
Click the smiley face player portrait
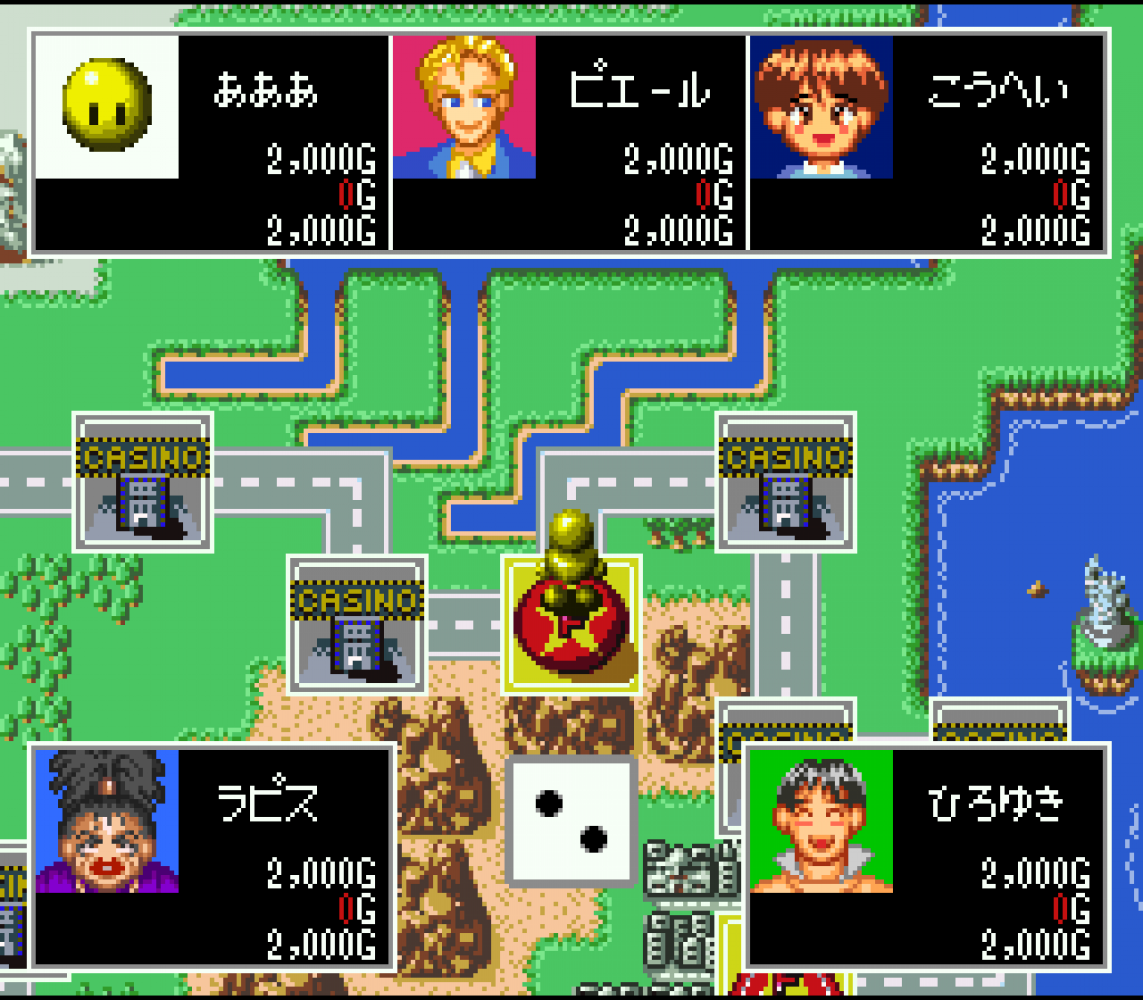click(107, 106)
